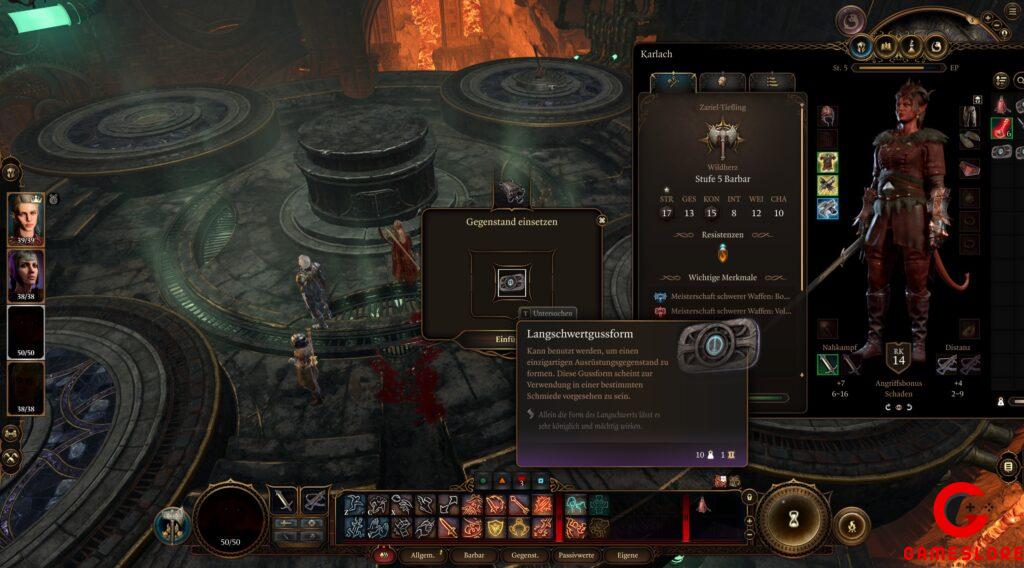1024x568 pixels.
Task: Select the ranged crossbow weapon set
Action: coord(314,499)
